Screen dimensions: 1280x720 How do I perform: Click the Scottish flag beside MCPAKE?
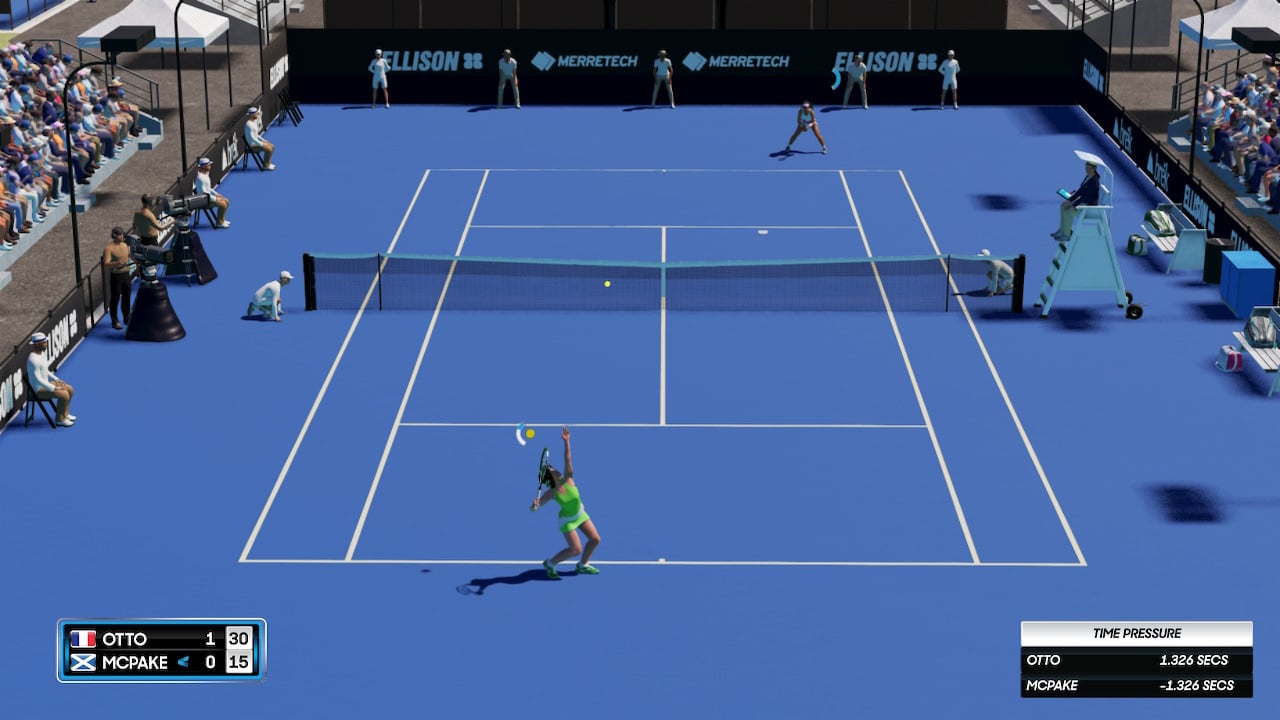85,664
